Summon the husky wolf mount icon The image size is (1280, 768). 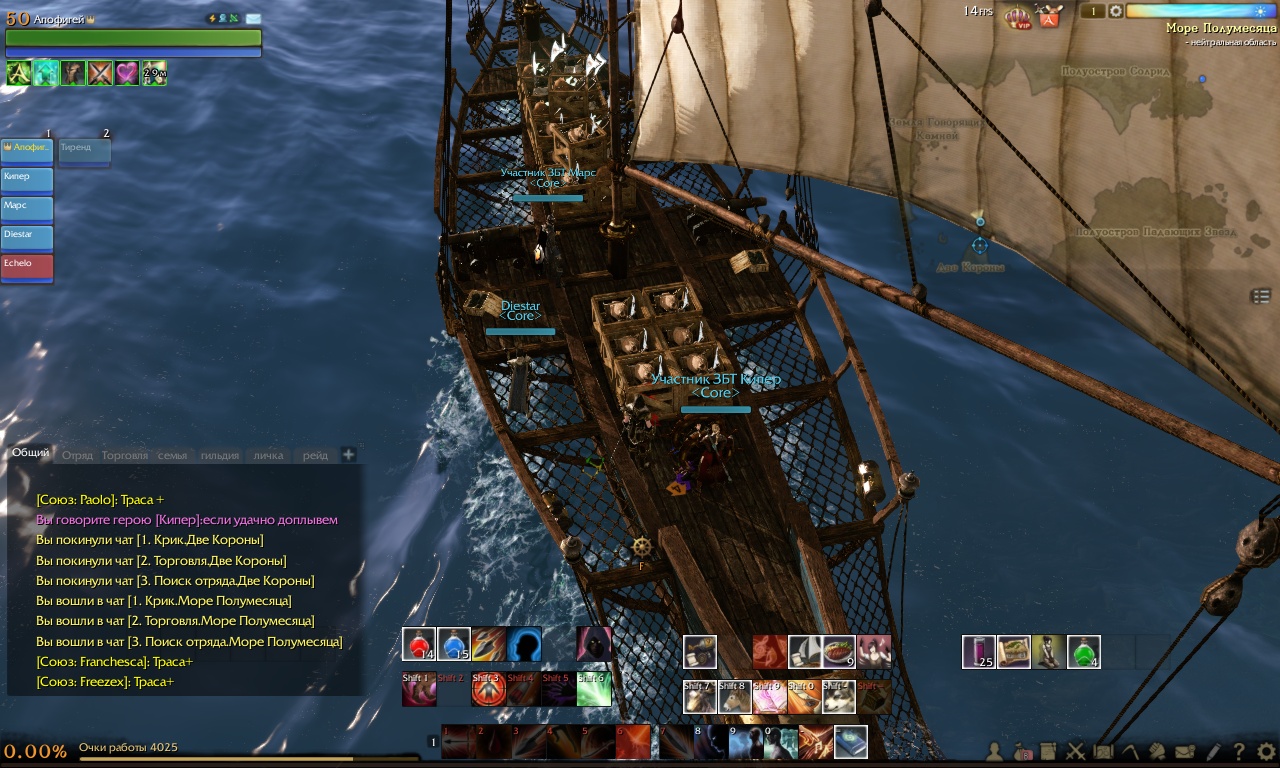click(x=839, y=697)
